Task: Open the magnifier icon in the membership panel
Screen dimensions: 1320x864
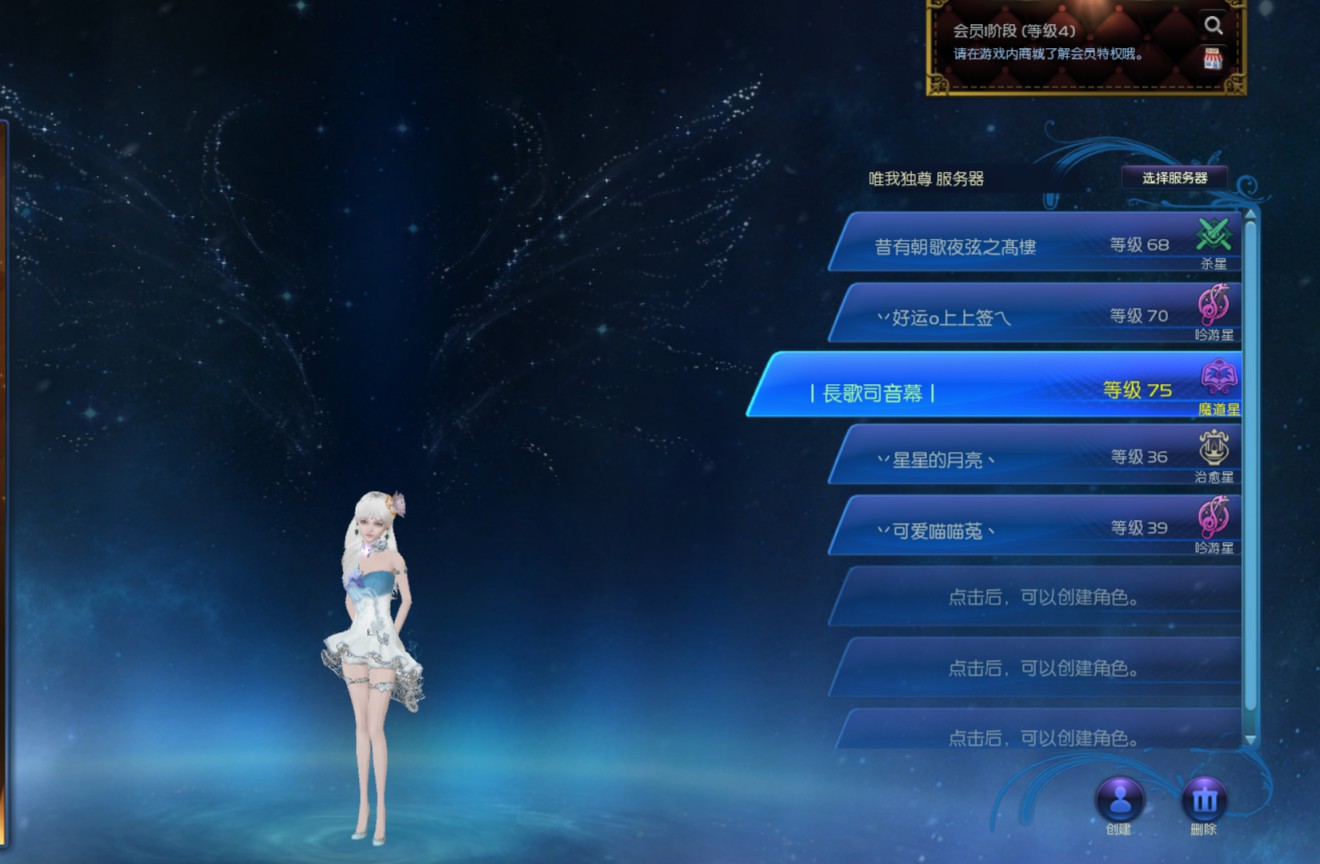Action: (1213, 26)
